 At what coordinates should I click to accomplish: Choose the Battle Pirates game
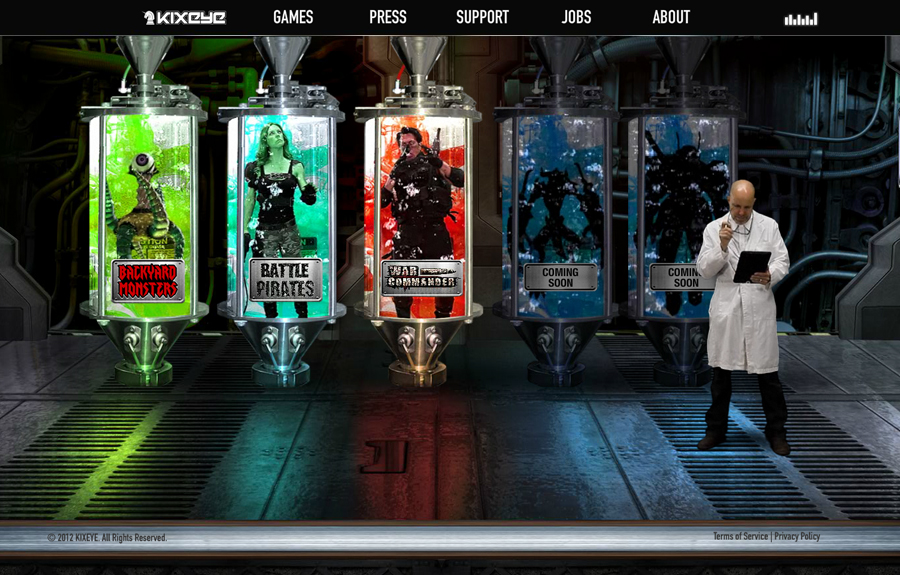(x=285, y=279)
